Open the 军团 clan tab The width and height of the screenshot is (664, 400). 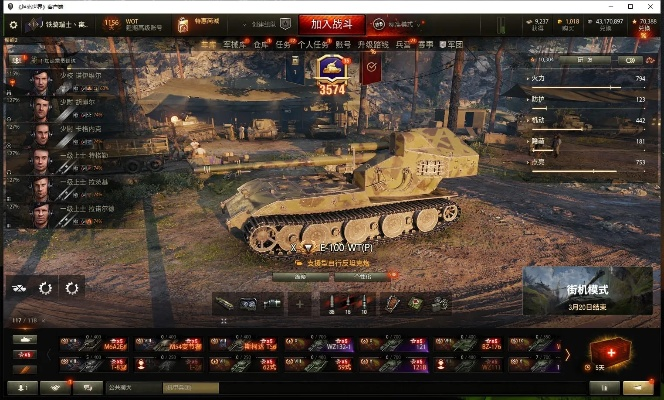click(x=455, y=45)
